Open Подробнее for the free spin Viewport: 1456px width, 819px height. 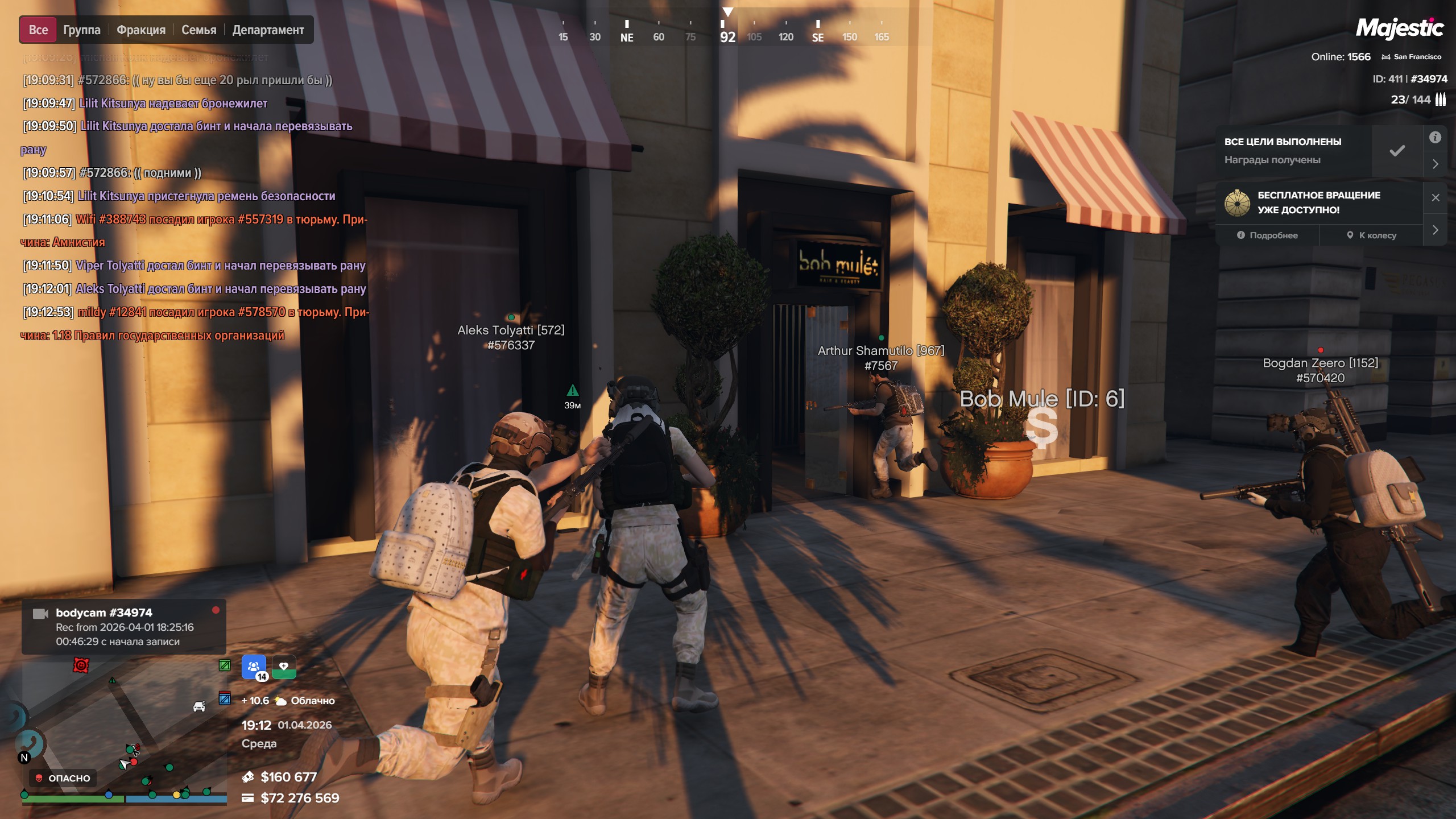point(1267,235)
